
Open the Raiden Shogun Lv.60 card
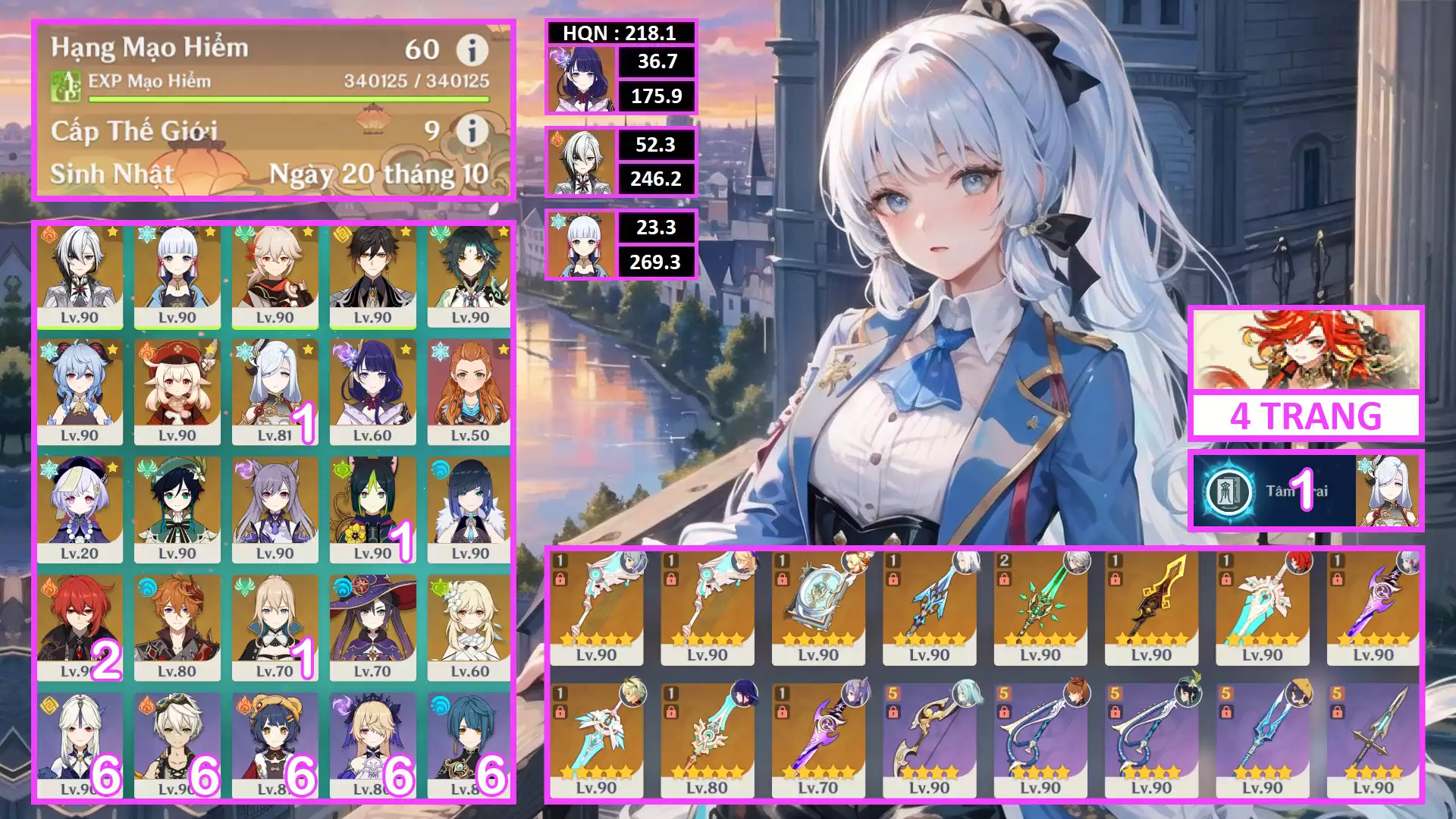pyautogui.click(x=372, y=392)
